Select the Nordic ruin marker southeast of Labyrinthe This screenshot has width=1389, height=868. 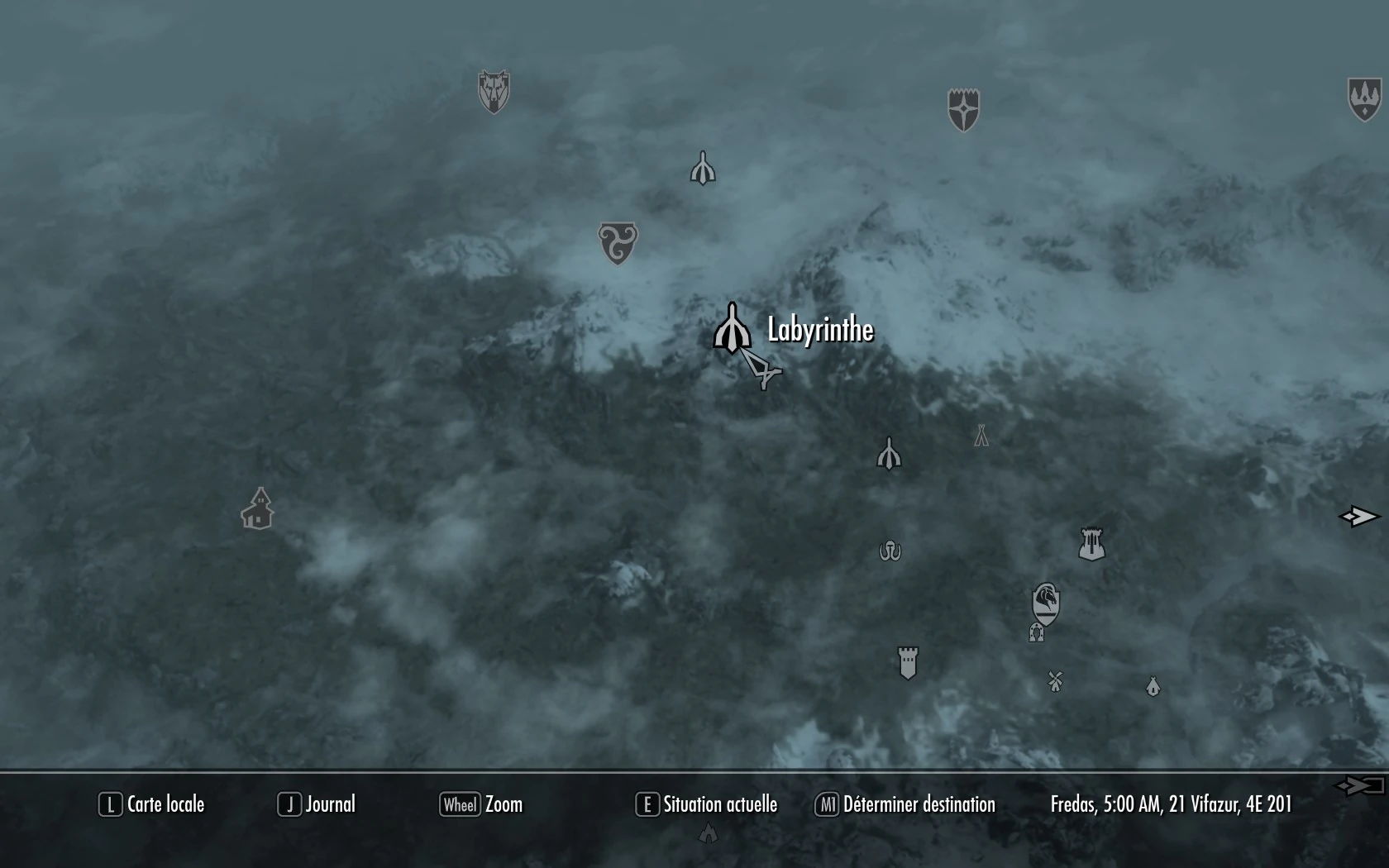889,454
